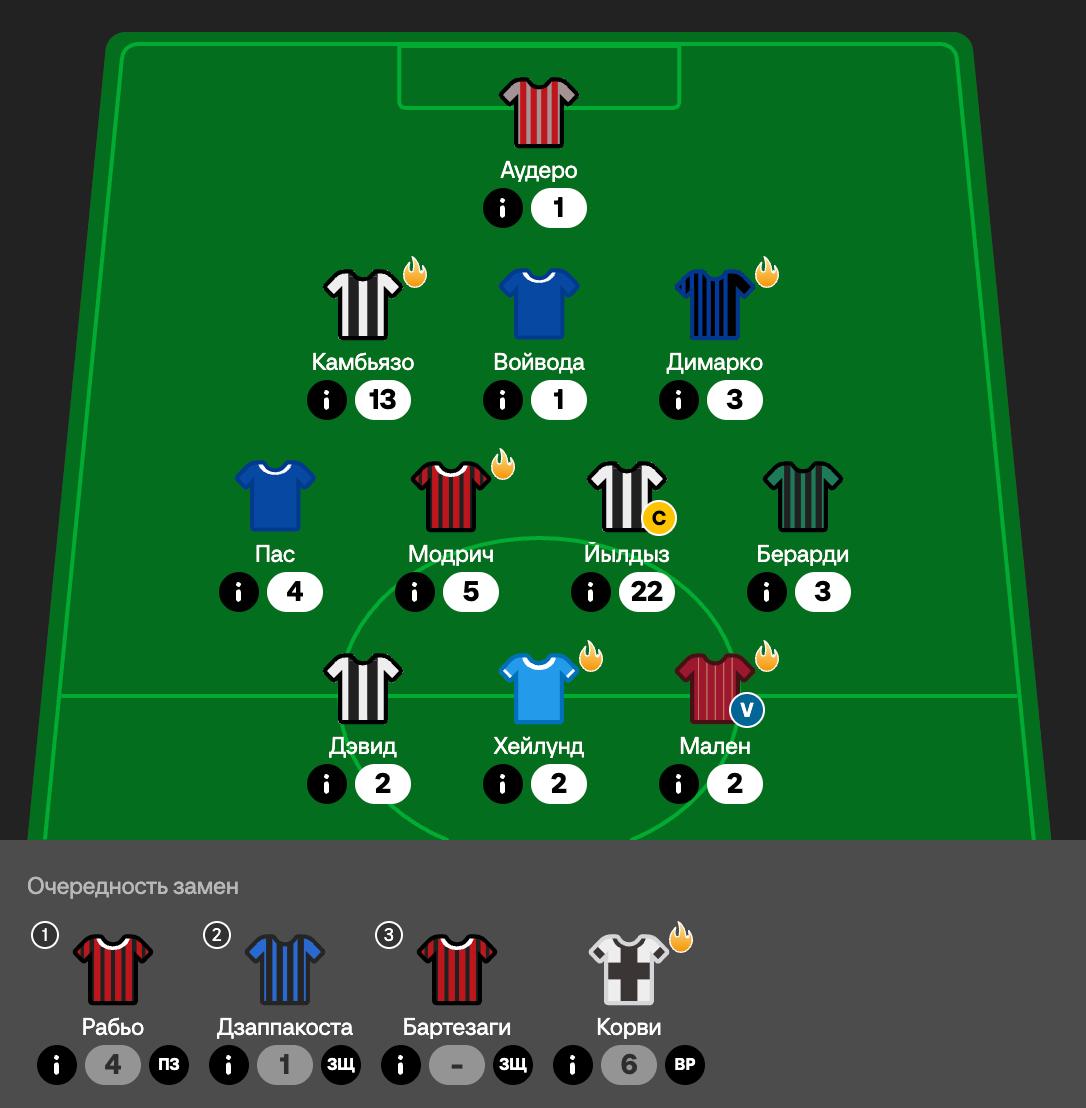Select Хейлунд's light blue jersey

pyautogui.click(x=539, y=688)
